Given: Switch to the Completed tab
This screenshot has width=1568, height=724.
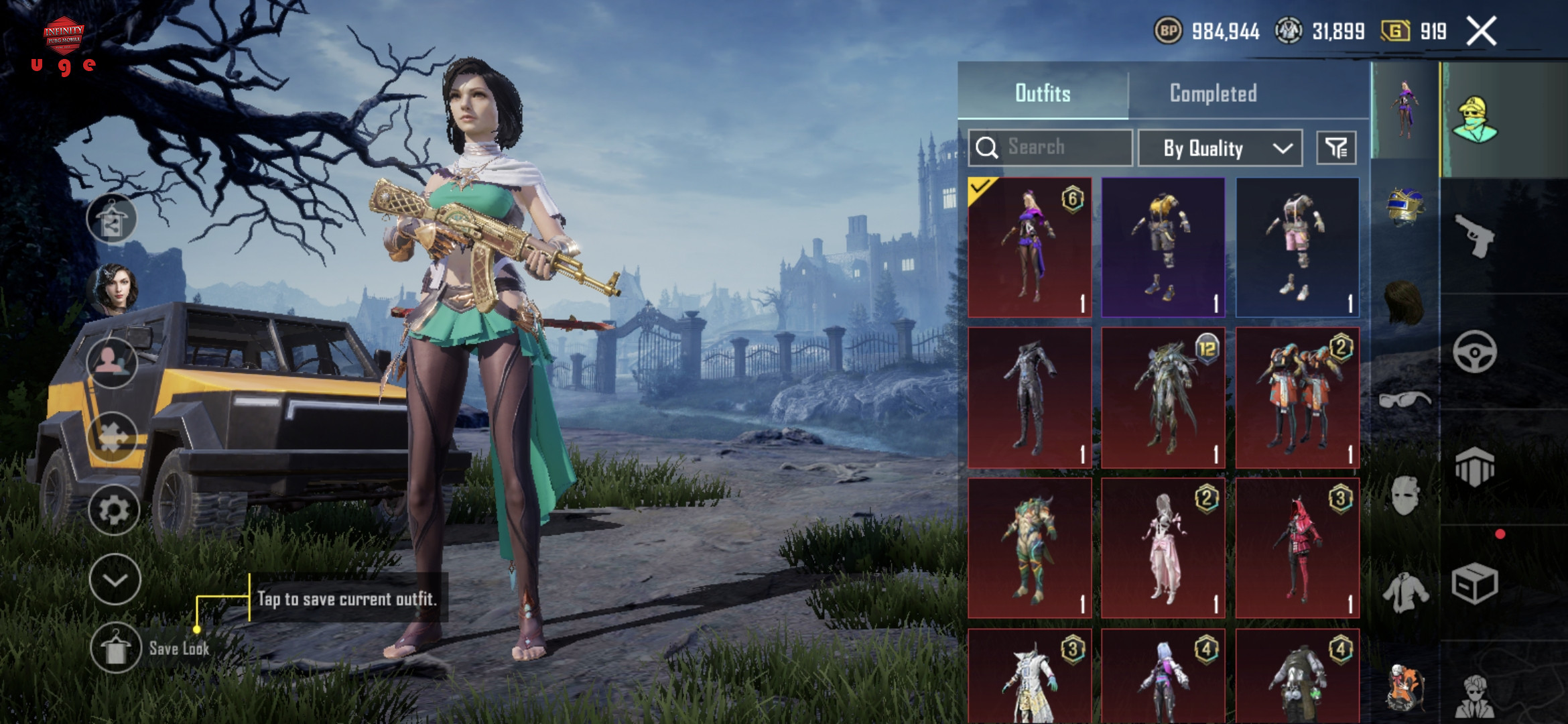Looking at the screenshot, I should click(x=1213, y=93).
